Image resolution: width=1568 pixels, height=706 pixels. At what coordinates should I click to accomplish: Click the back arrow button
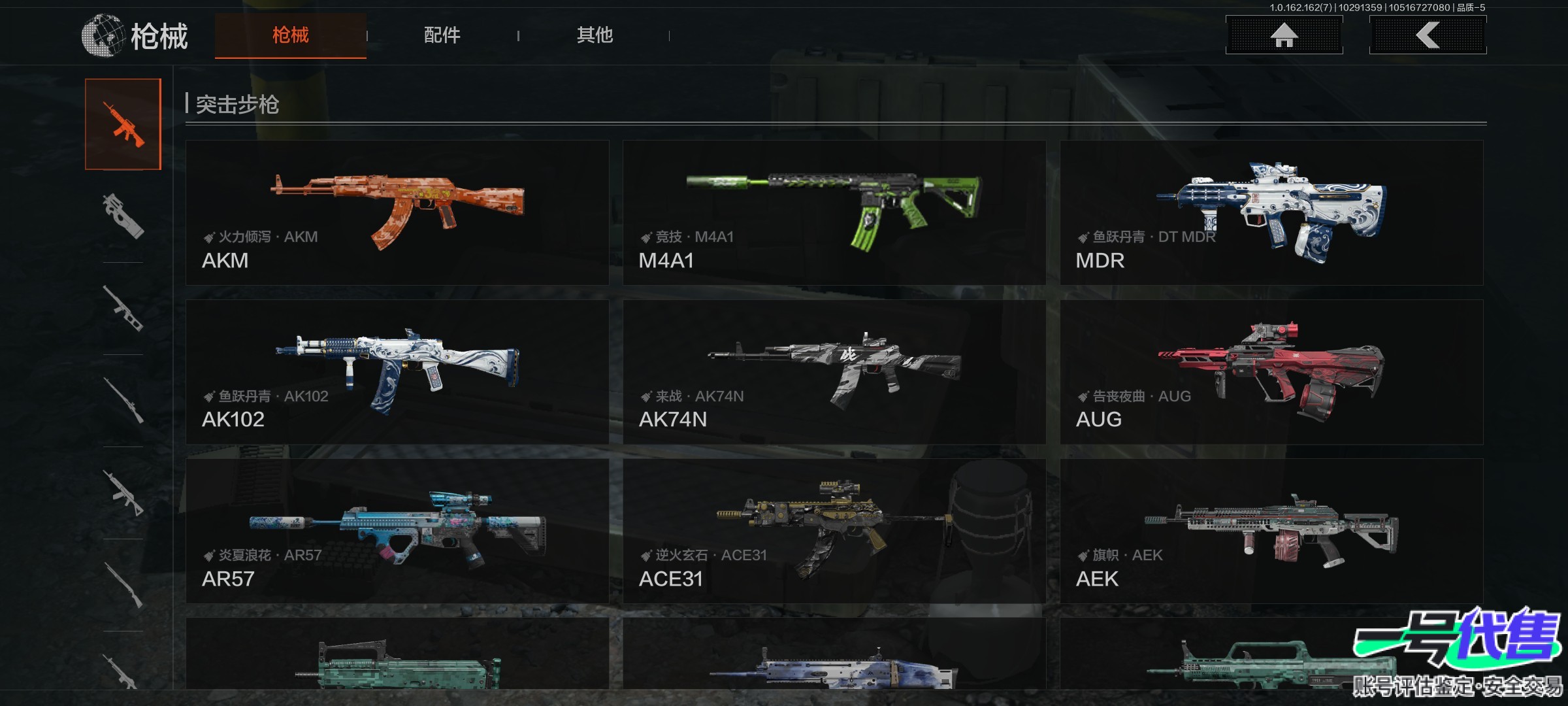(x=1428, y=35)
